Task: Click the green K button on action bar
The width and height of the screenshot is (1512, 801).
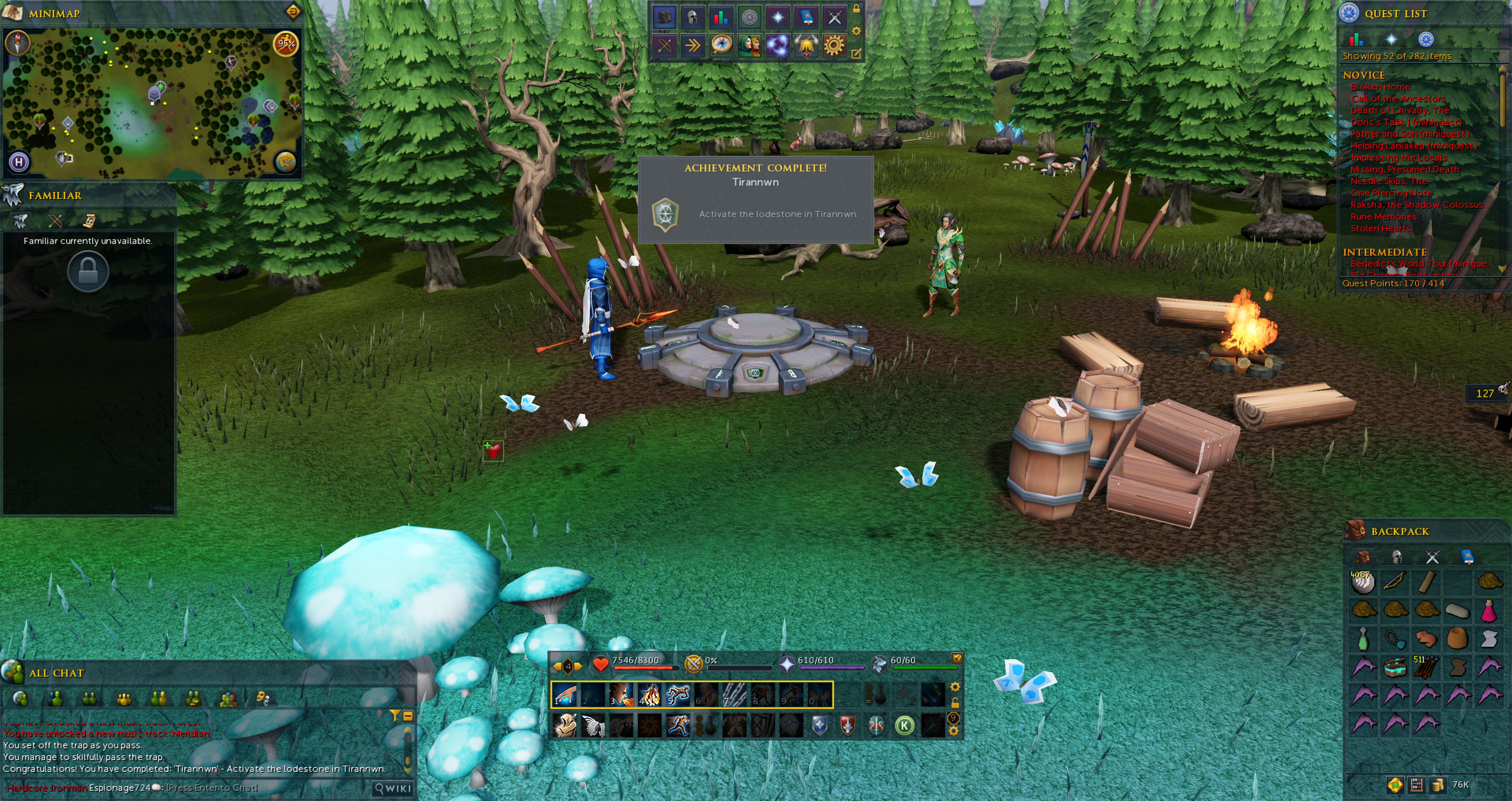Action: tap(904, 726)
